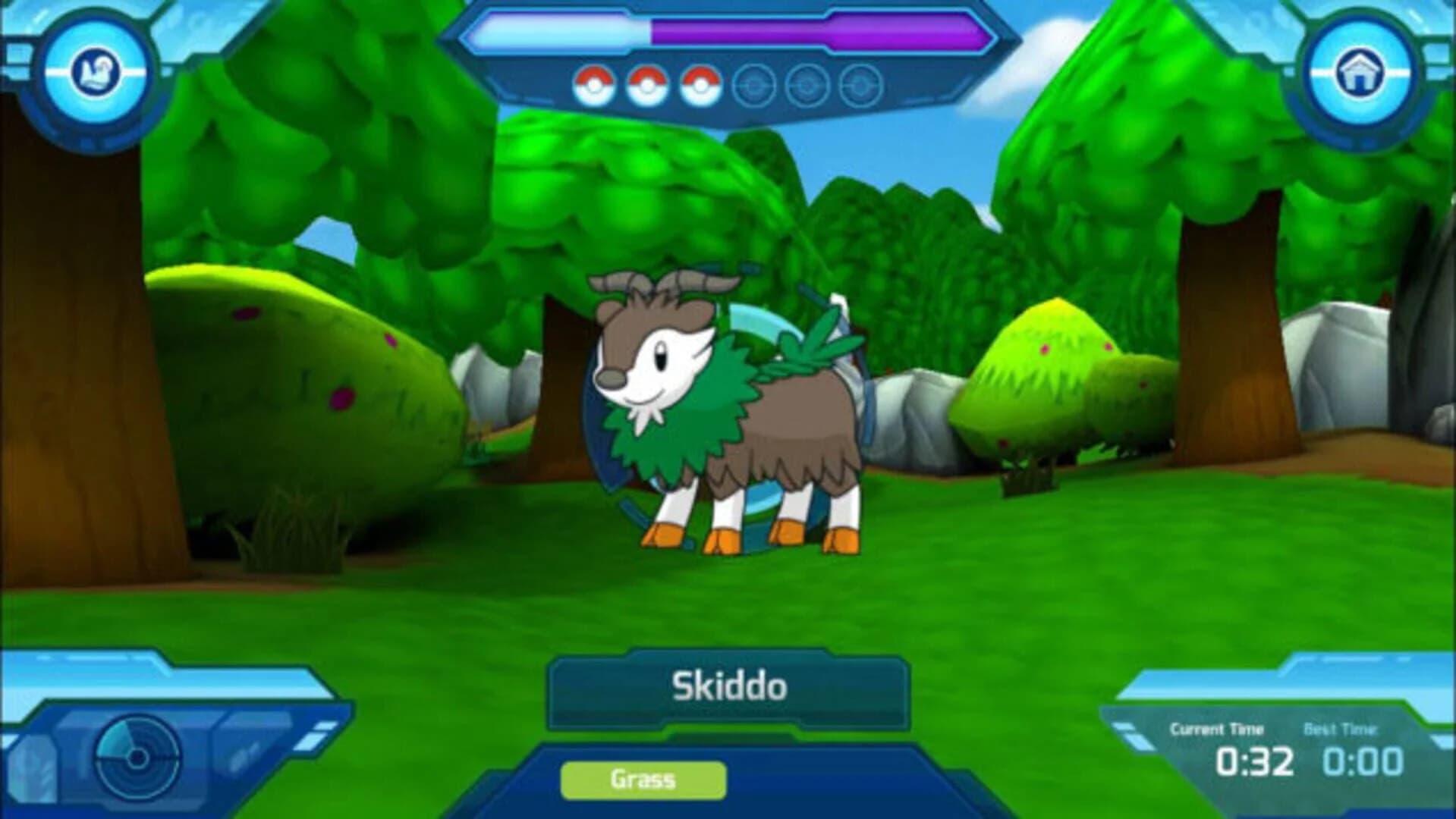Click the blue and purple progress bar
Viewport: 1456px width, 819px height.
pos(728,32)
